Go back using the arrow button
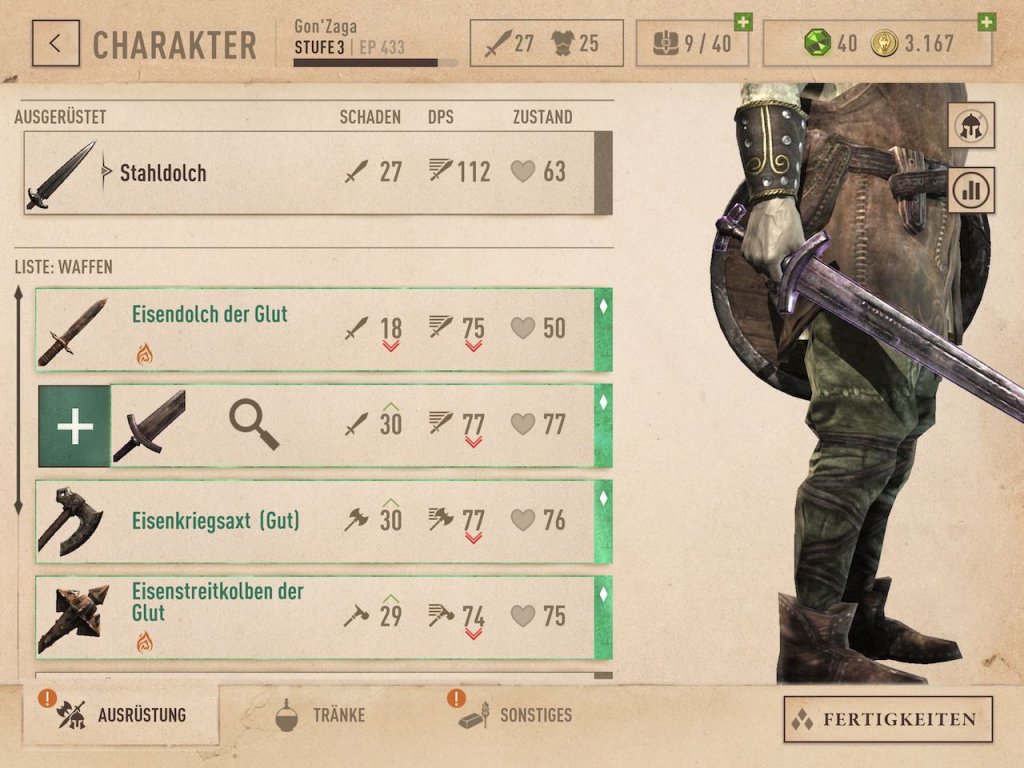 coord(56,44)
